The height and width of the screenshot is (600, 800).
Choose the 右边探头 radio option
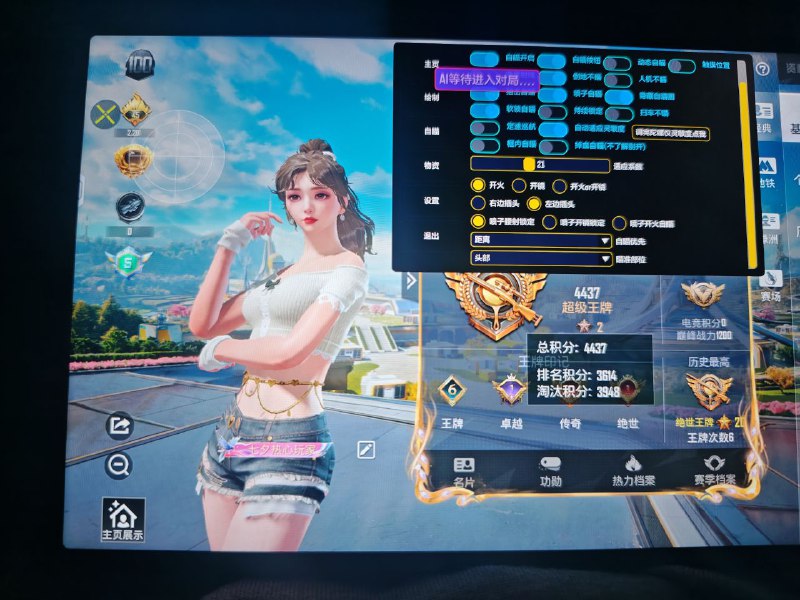pos(478,203)
